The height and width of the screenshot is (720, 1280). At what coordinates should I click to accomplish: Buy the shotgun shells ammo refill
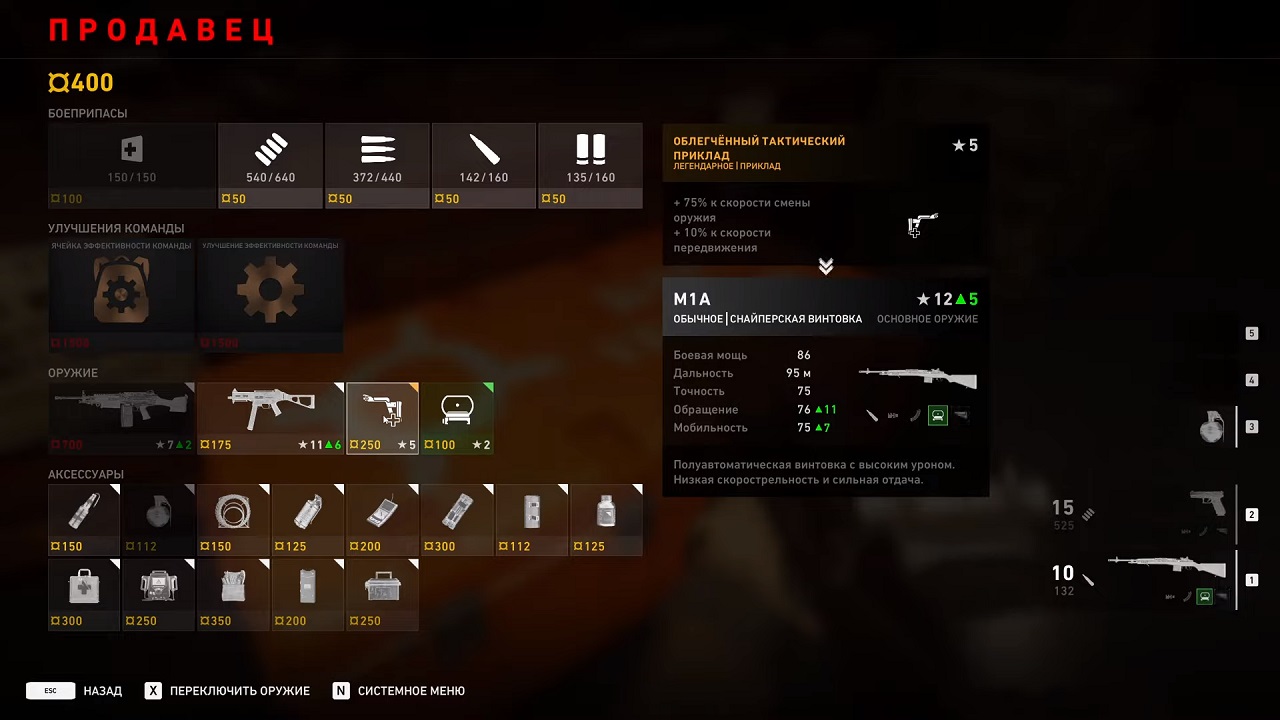tap(590, 165)
